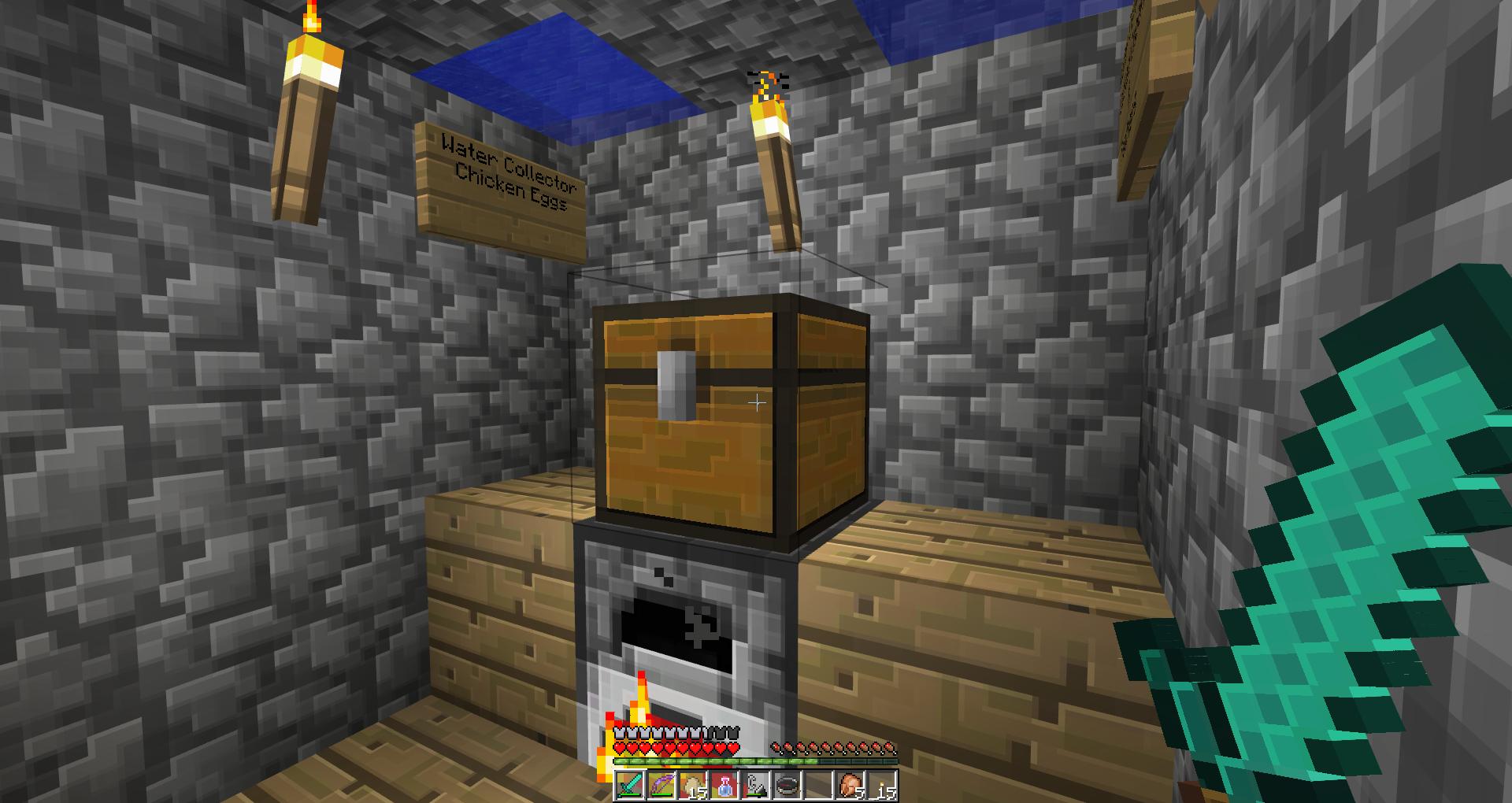Select the enchanted bow in the hotbar

click(x=661, y=786)
